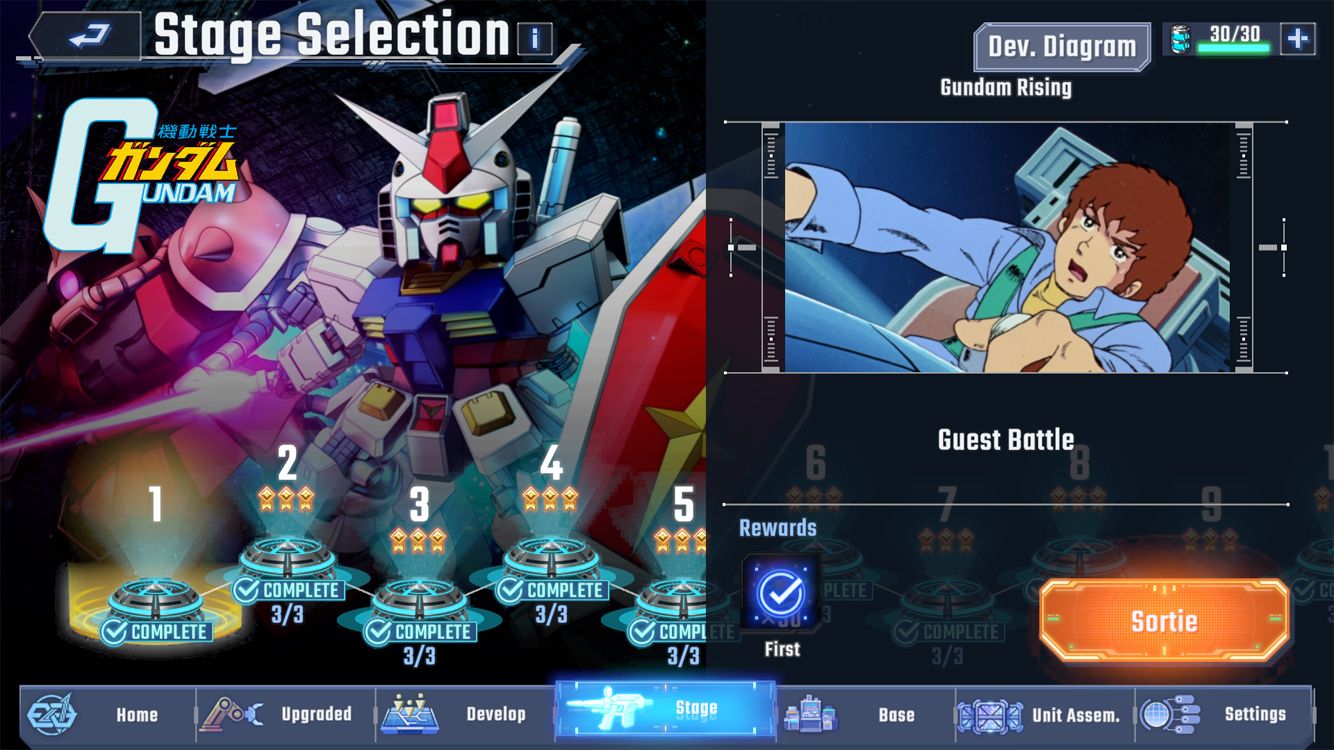Open the Dev. Diagram panel
Screen dimensions: 1334x750
[x=1061, y=46]
